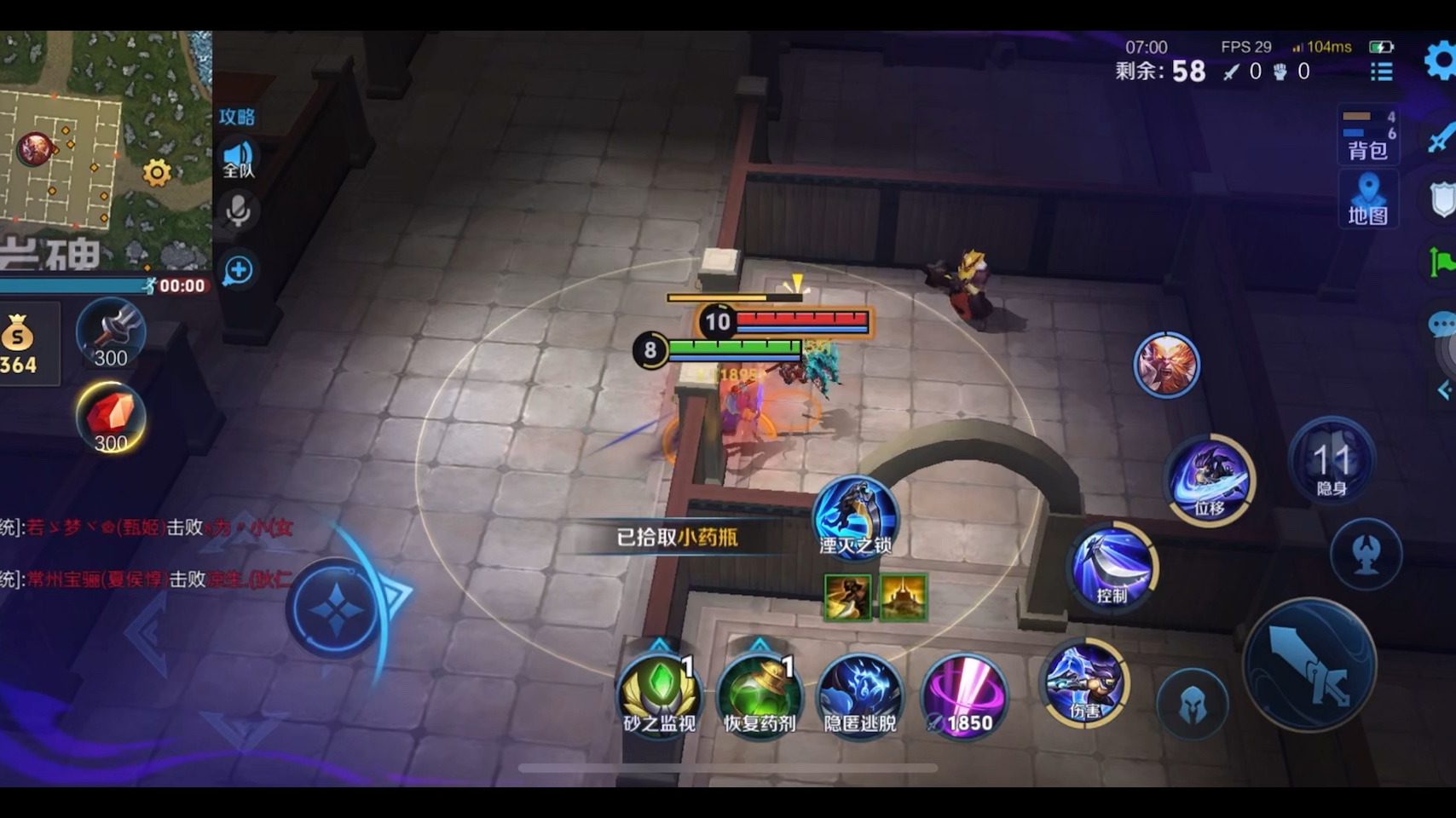Use the 砂之监视 ward item

pos(659,694)
